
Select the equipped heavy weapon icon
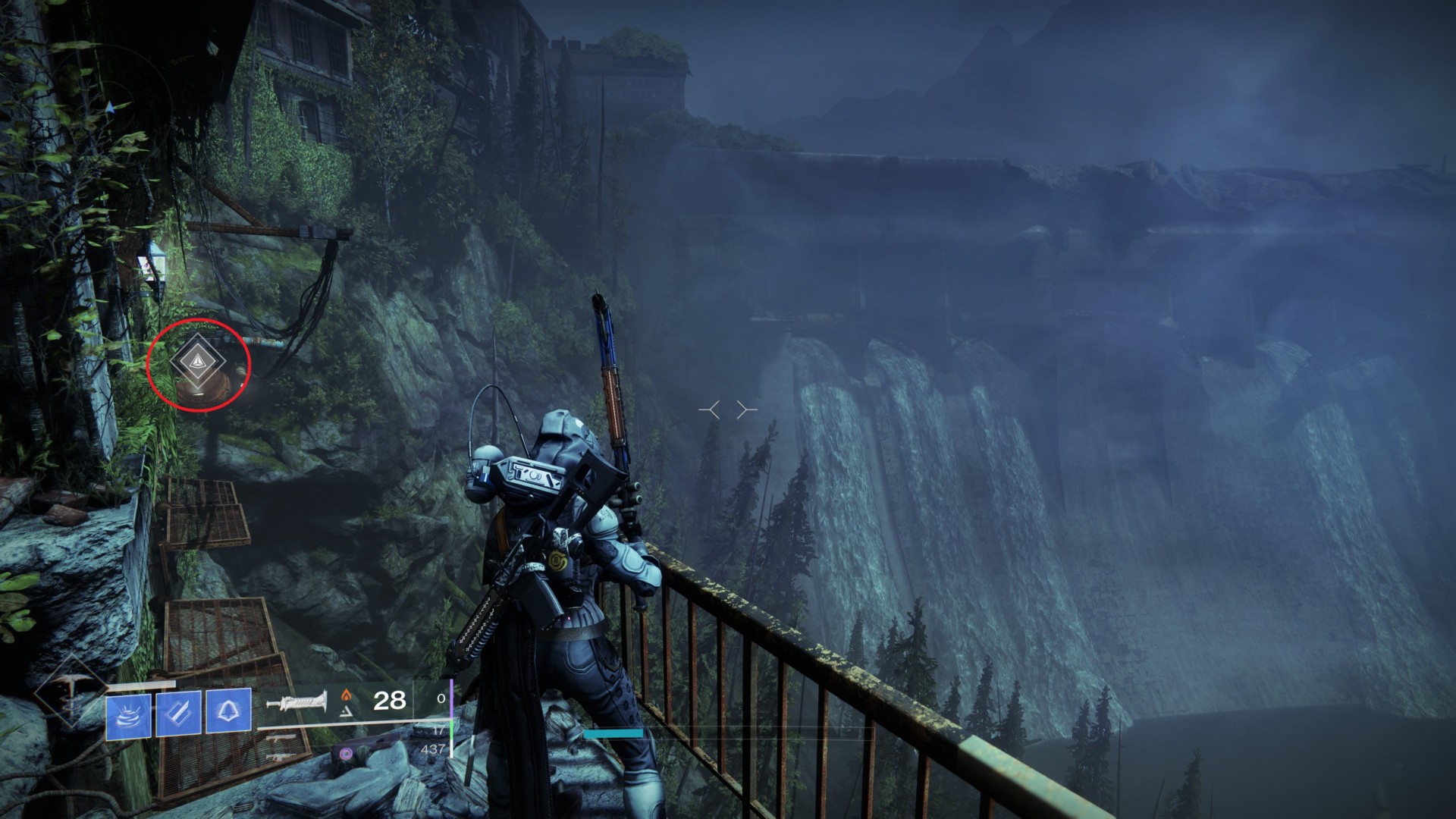point(297,702)
